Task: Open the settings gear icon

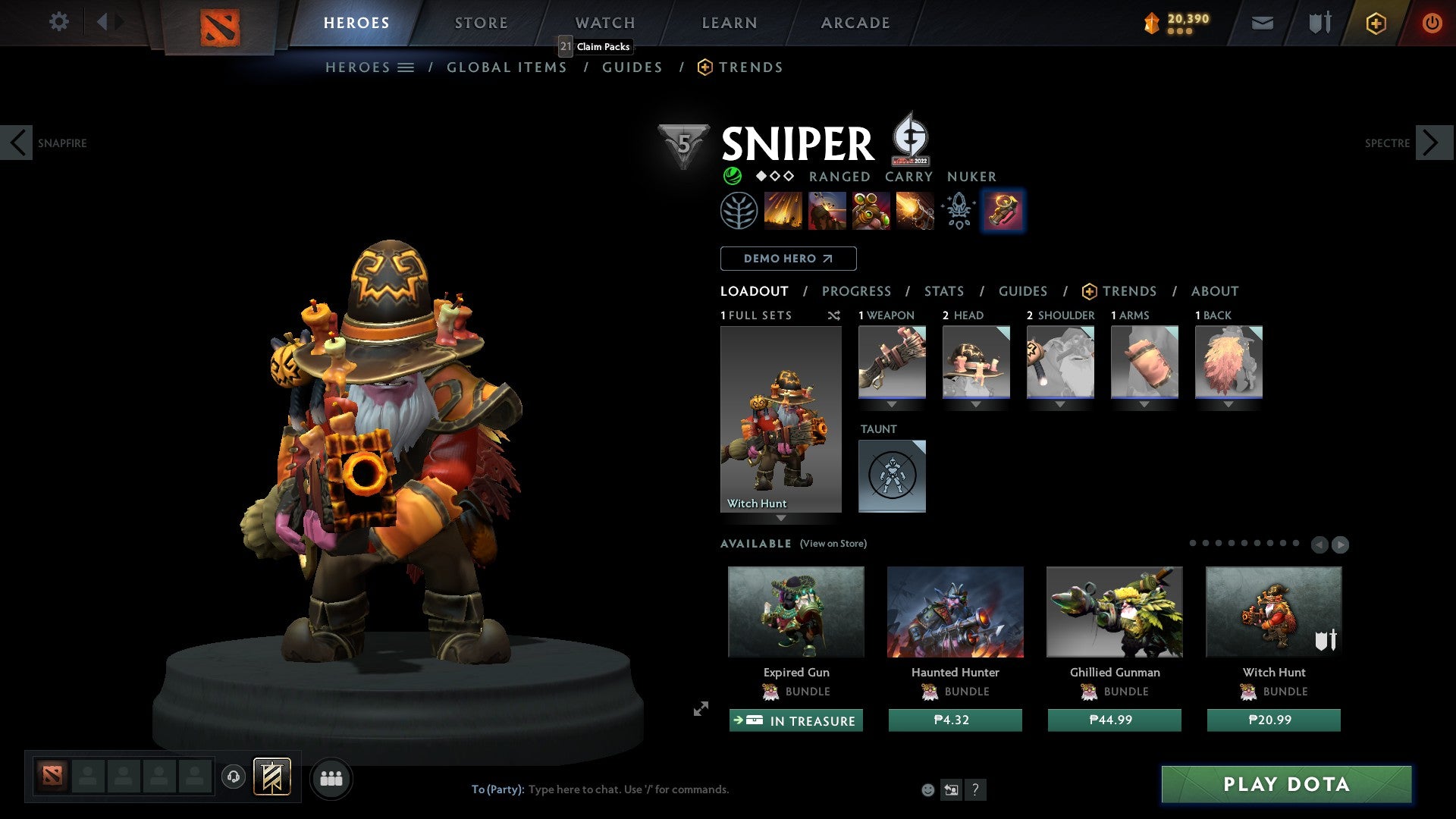Action: click(x=59, y=22)
